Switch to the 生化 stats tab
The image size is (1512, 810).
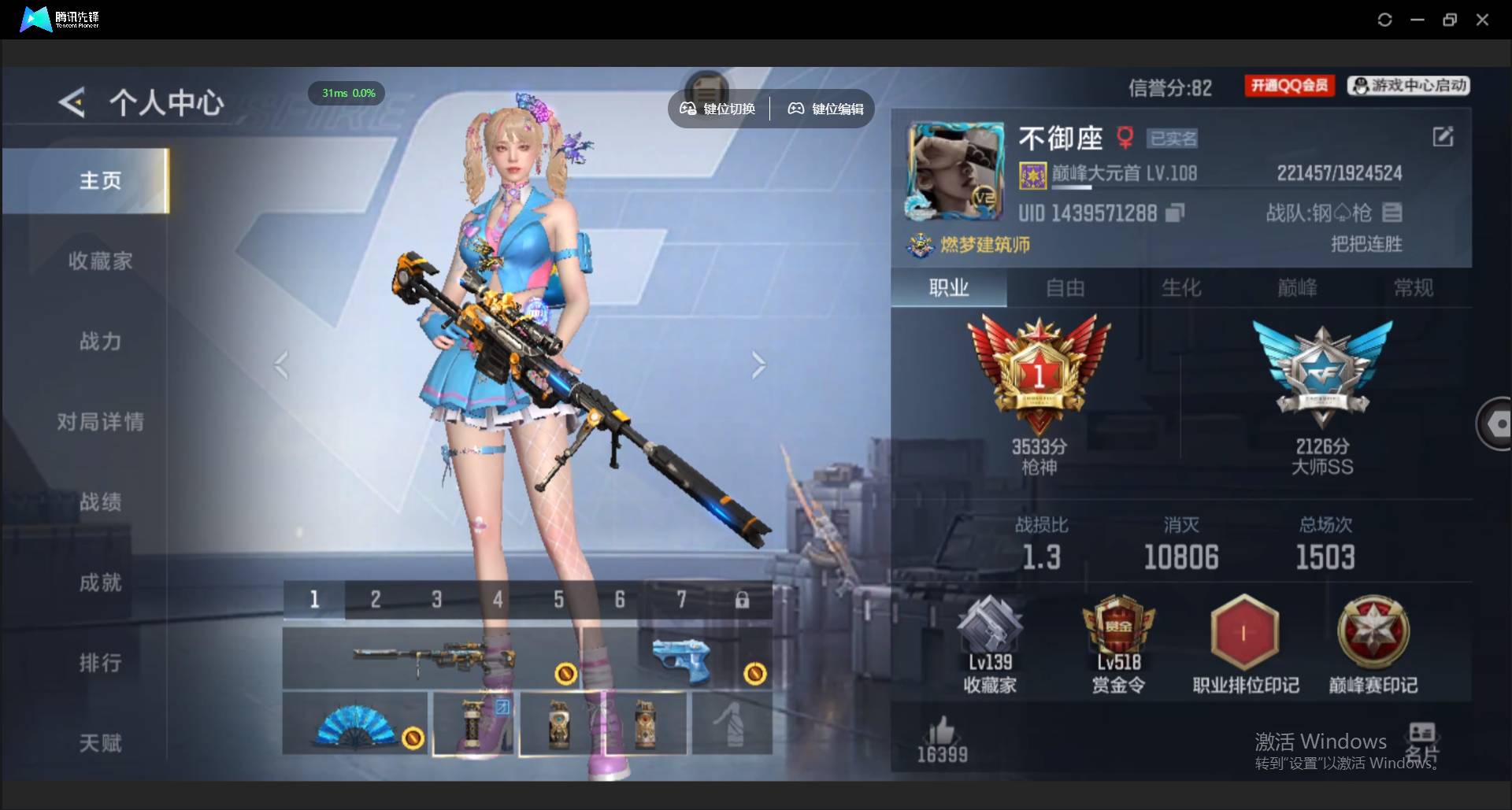pyautogui.click(x=1181, y=287)
